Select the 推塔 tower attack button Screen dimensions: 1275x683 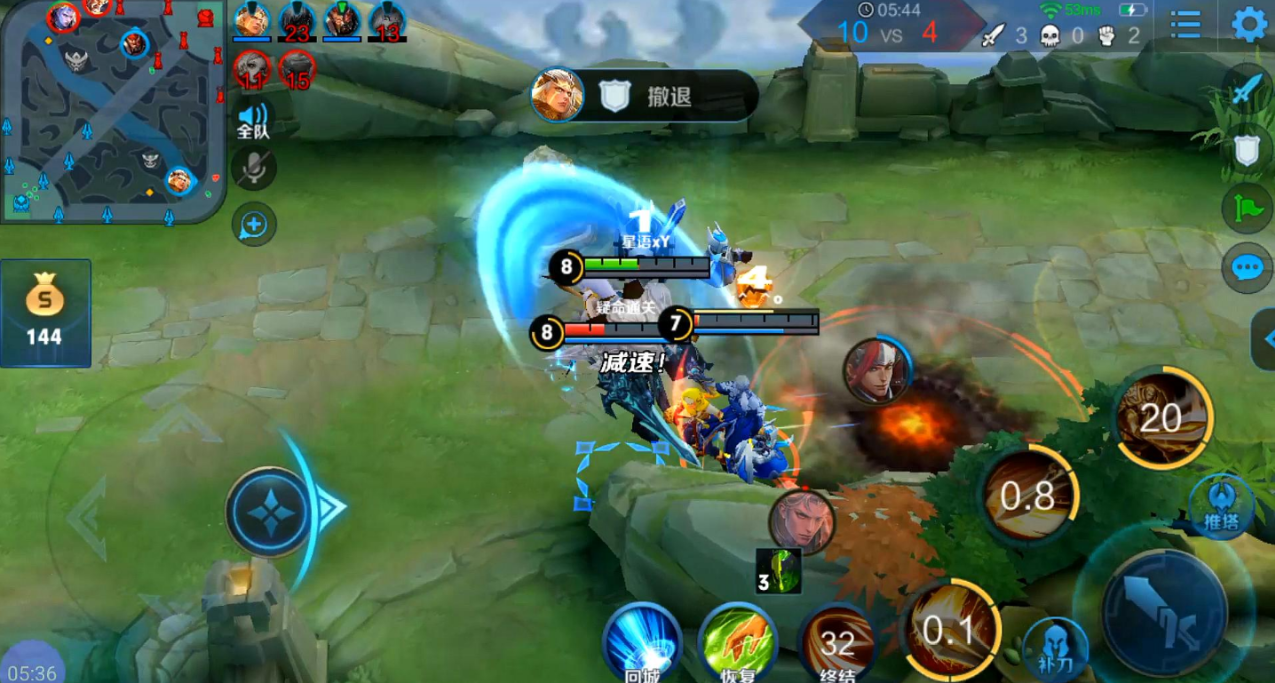click(1221, 505)
